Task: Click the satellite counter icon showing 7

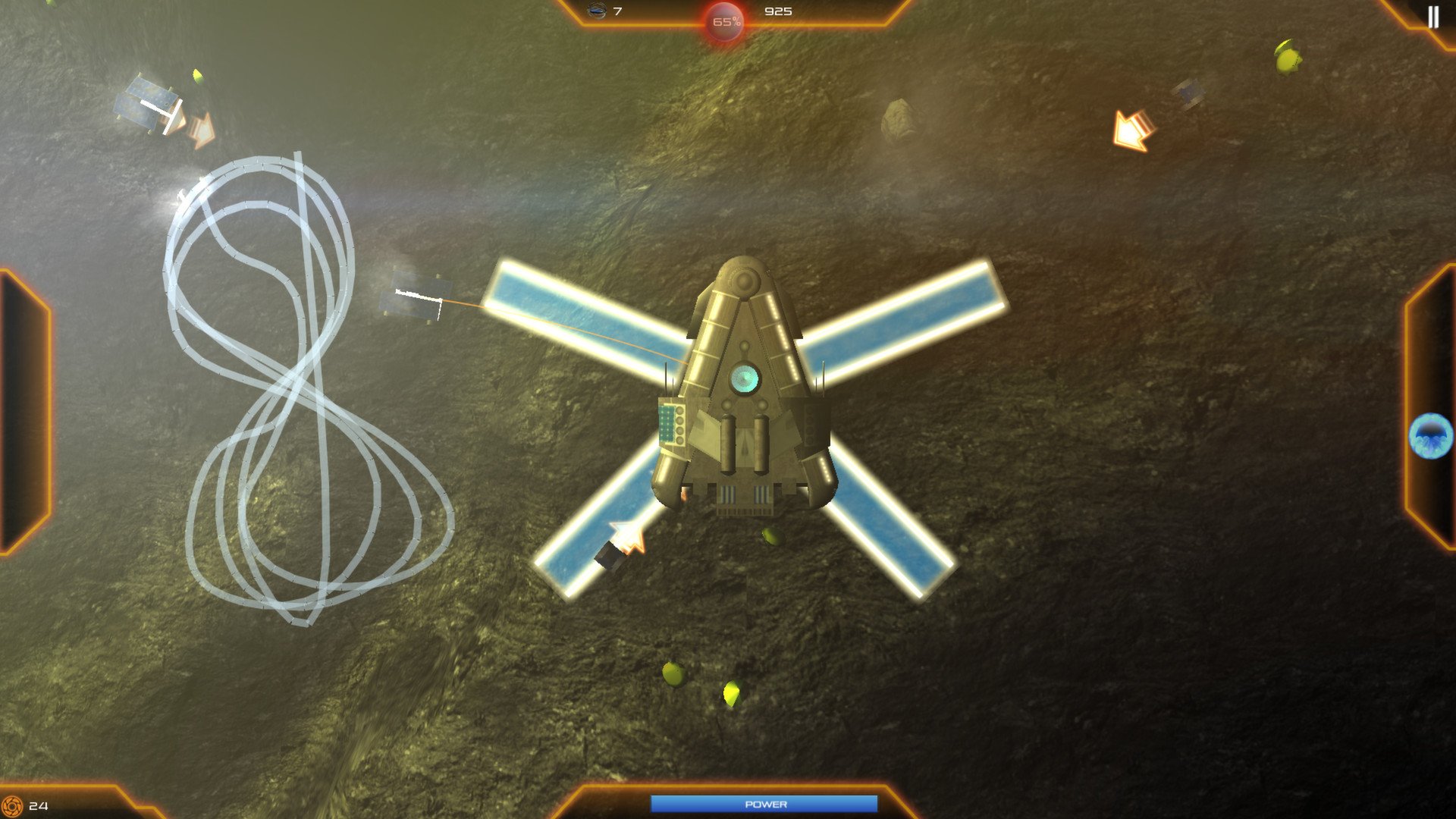Action: 597,11
